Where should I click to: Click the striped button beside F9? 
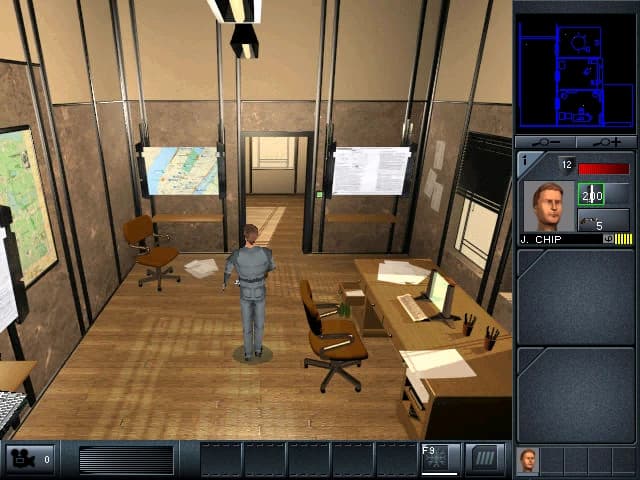click(x=486, y=458)
